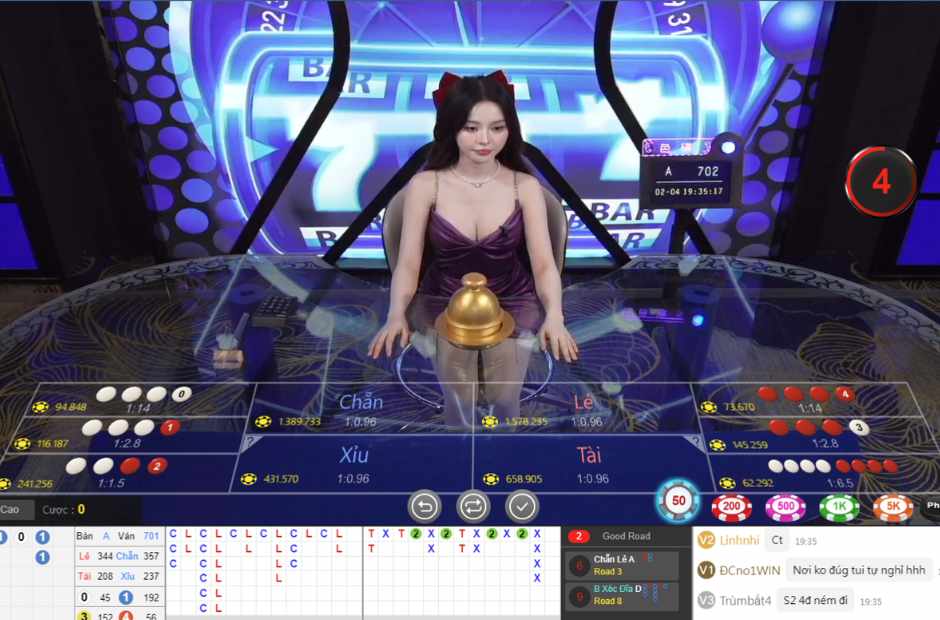Pick the orange 5K chip
The image size is (940, 620).
(x=893, y=508)
